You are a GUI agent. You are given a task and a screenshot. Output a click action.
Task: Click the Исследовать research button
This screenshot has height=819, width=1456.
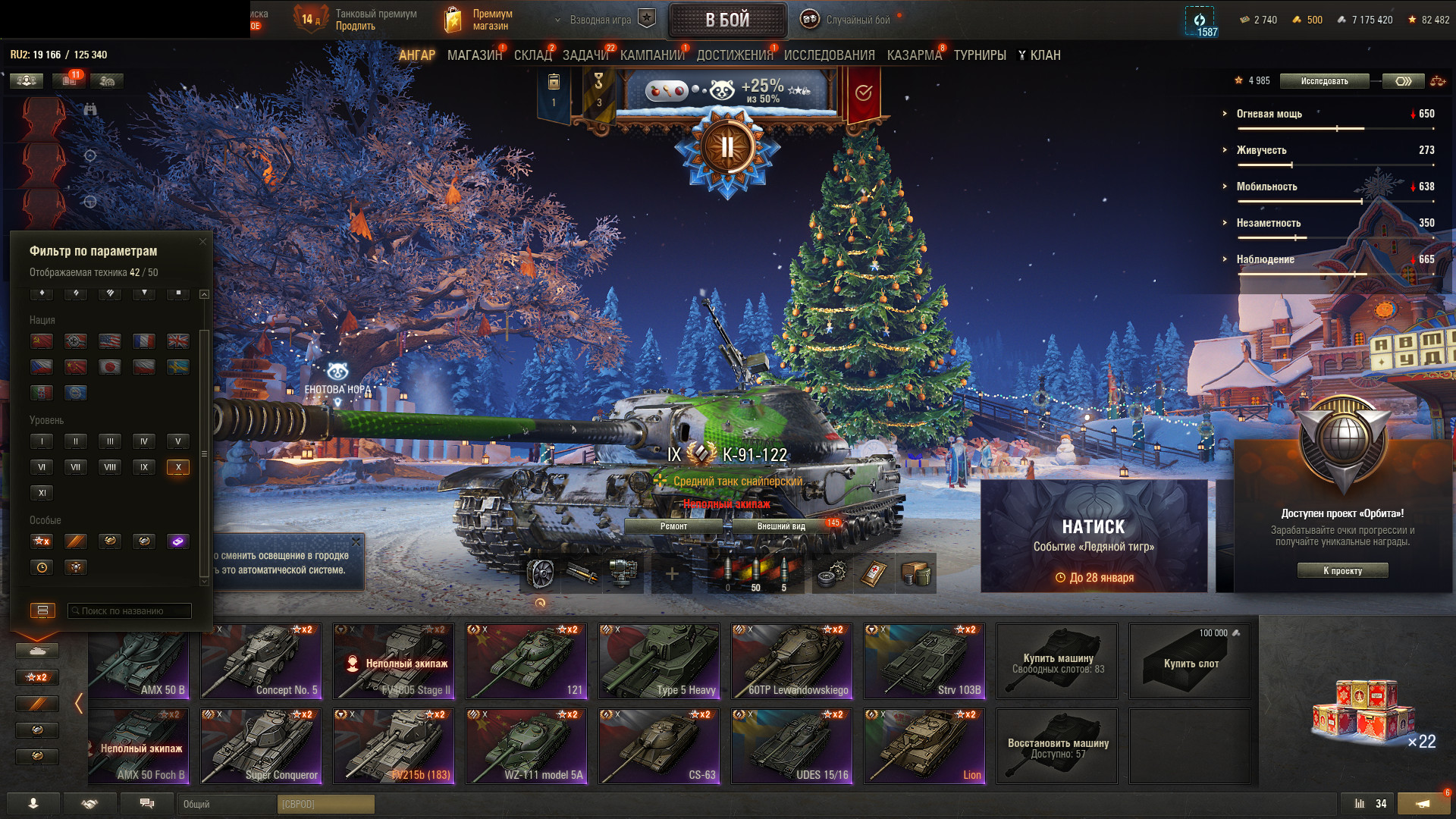point(1324,81)
